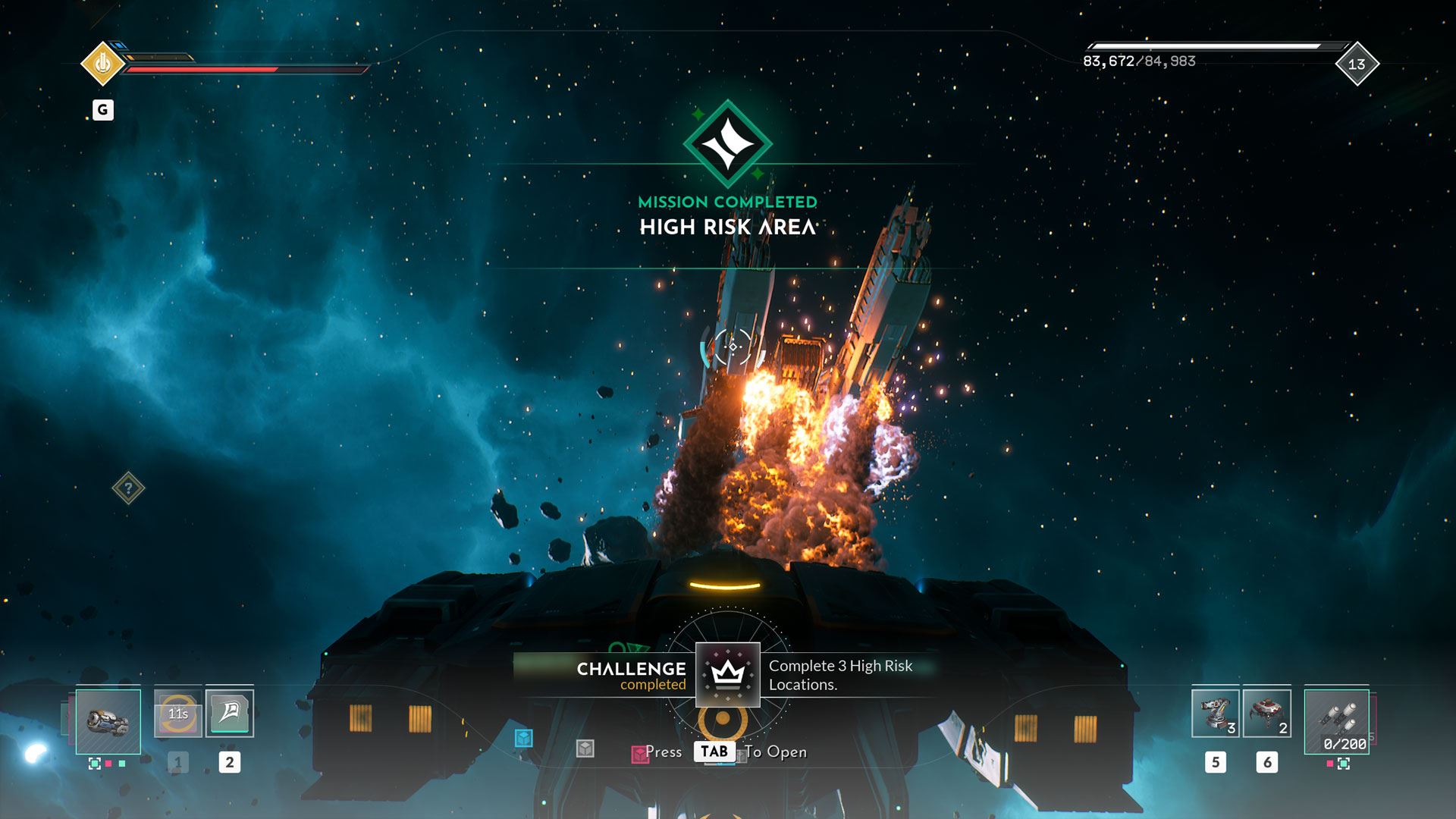Activate the wing-shaped device ability

(229, 713)
